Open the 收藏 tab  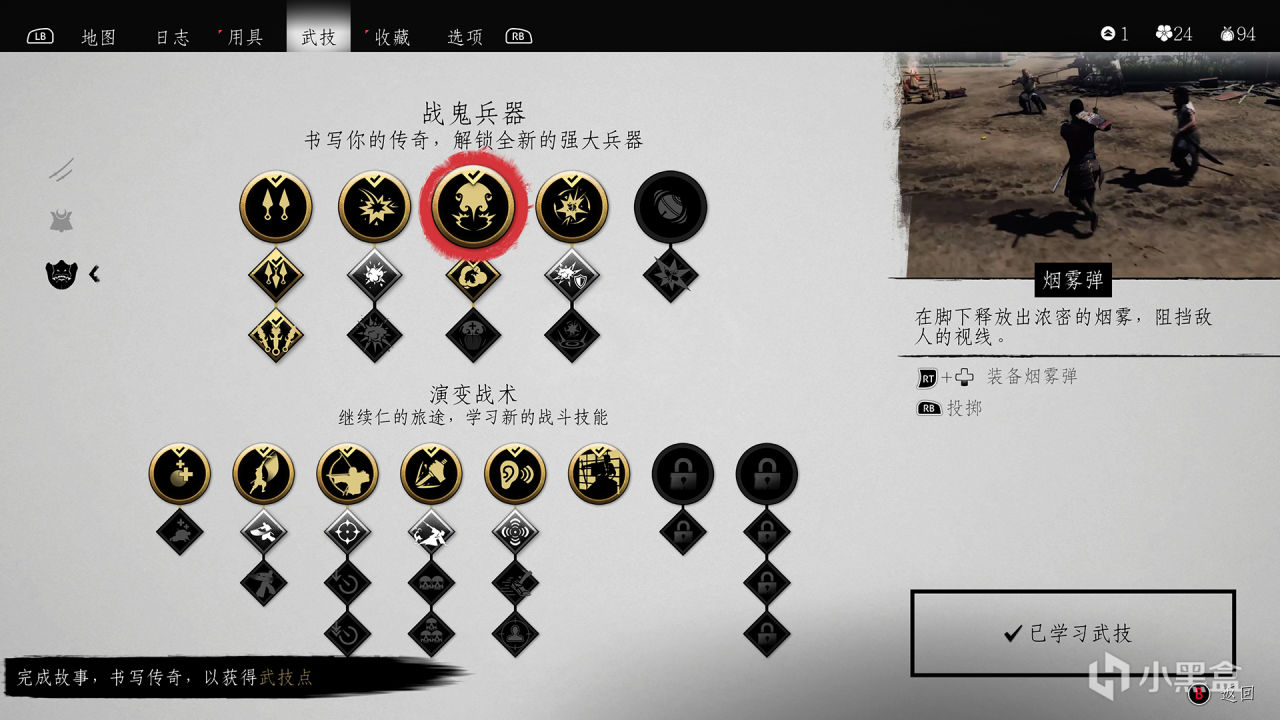click(x=390, y=36)
